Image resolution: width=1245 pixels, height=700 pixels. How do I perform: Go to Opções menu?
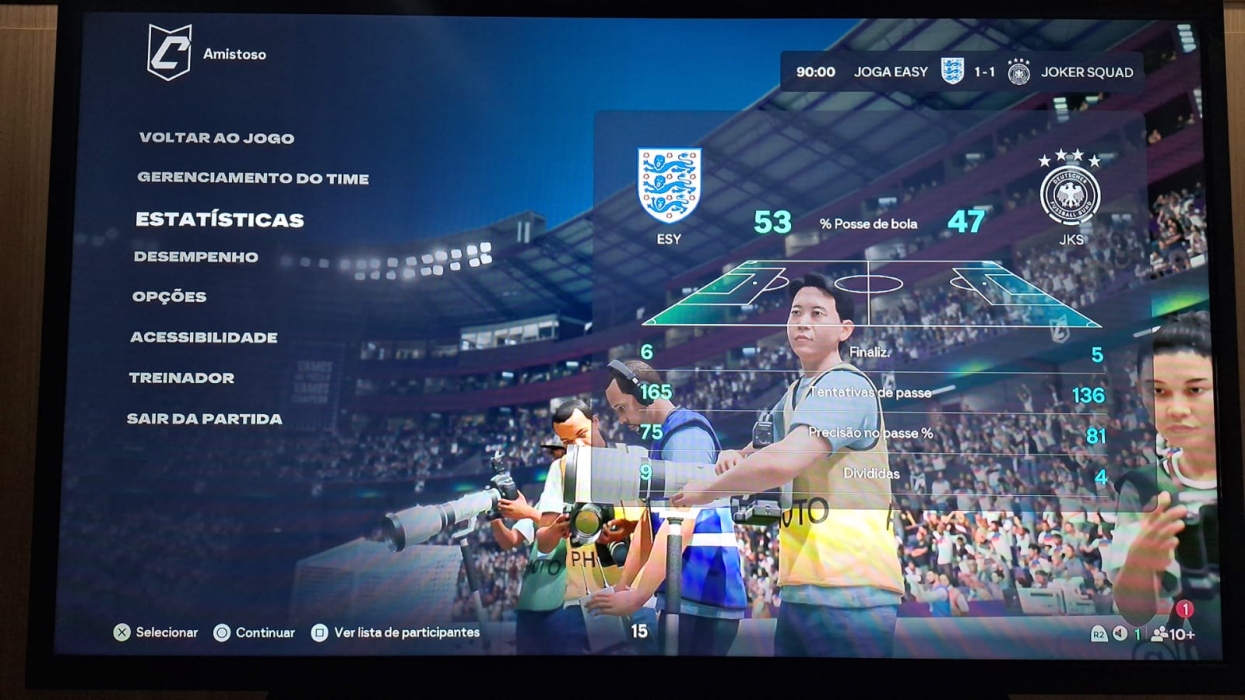coord(169,297)
